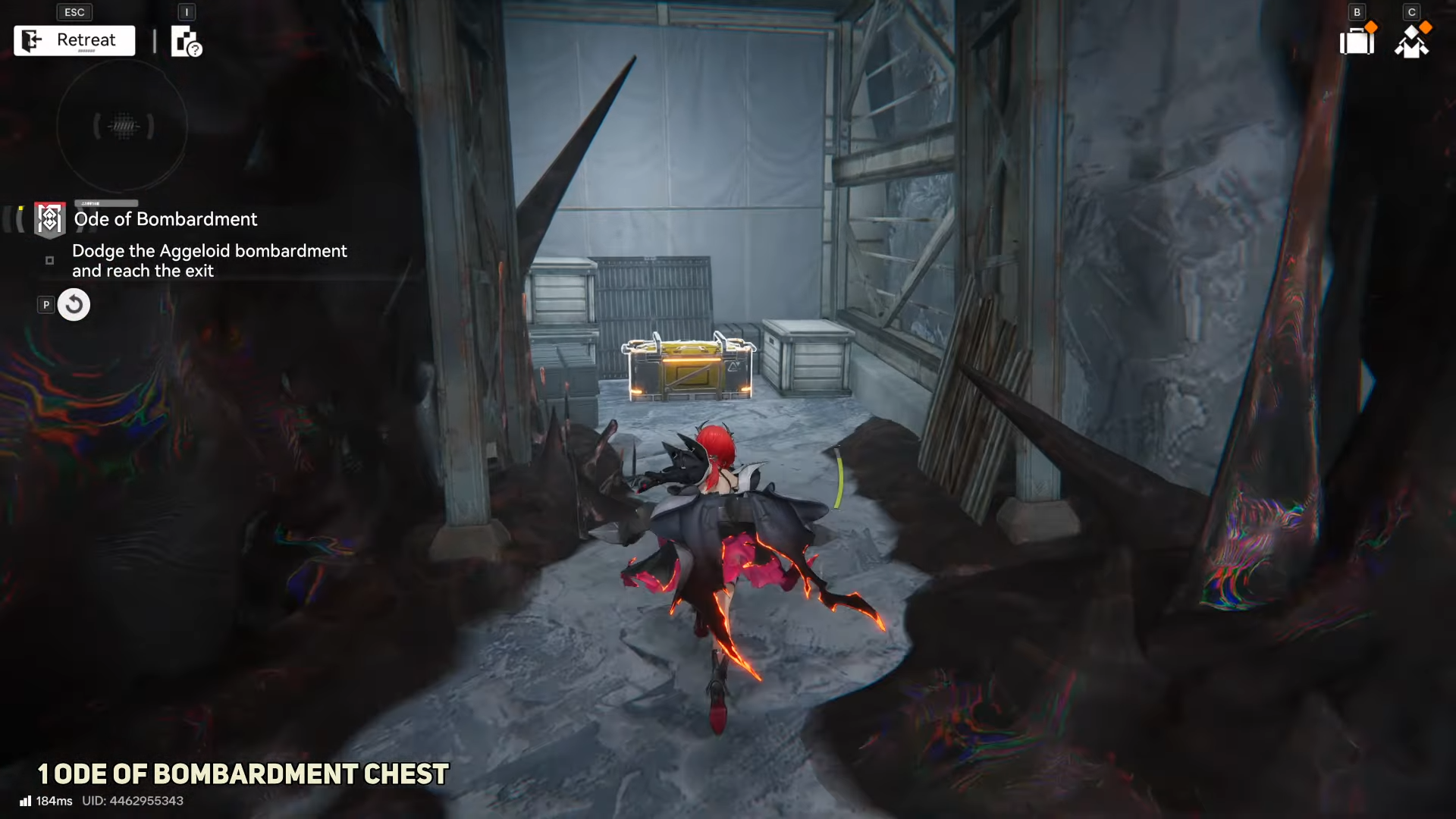This screenshot has height=819, width=1456.
Task: Open the stage info help icon
Action: [x=186, y=42]
